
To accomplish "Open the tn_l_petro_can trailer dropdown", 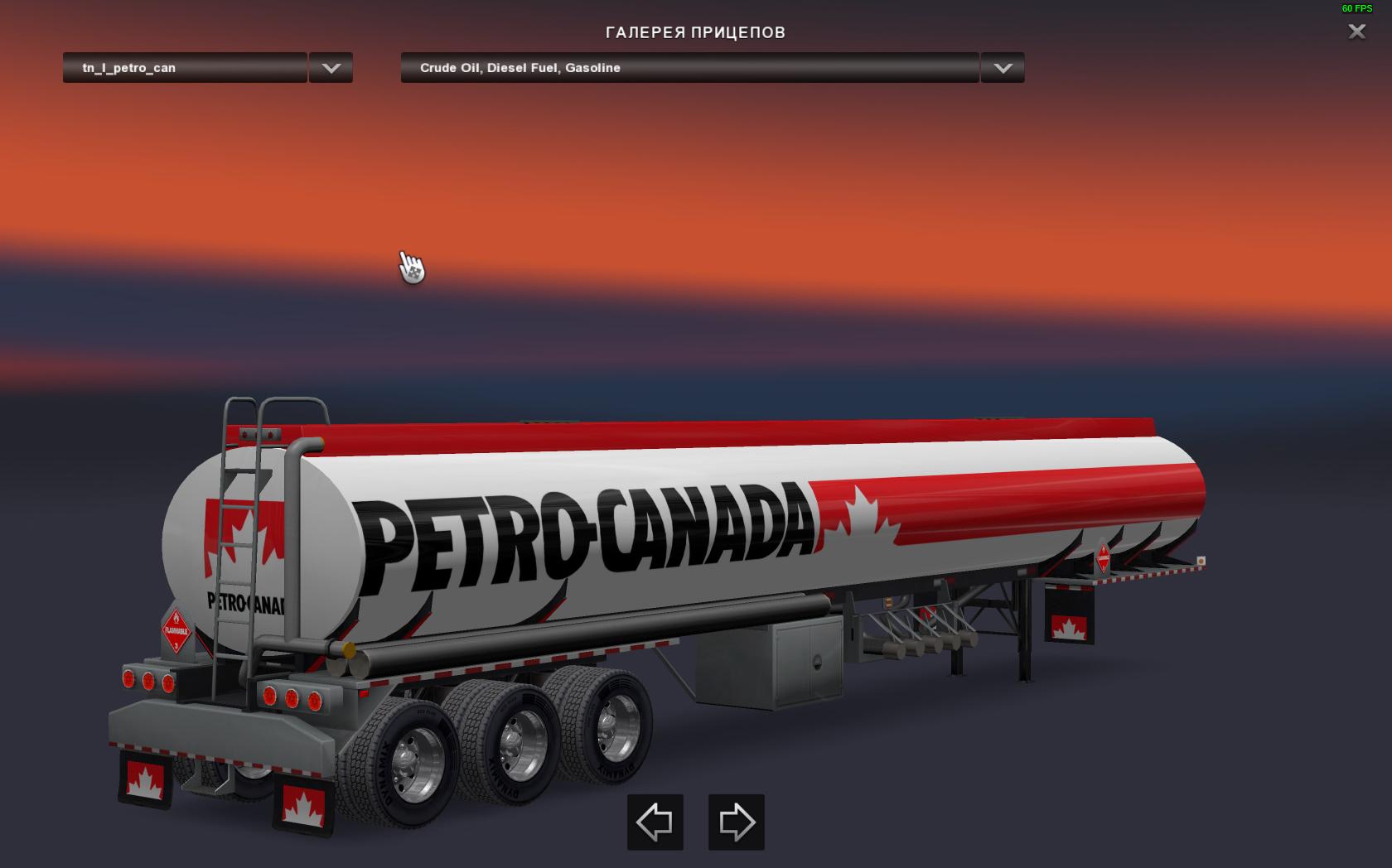I will [185, 68].
